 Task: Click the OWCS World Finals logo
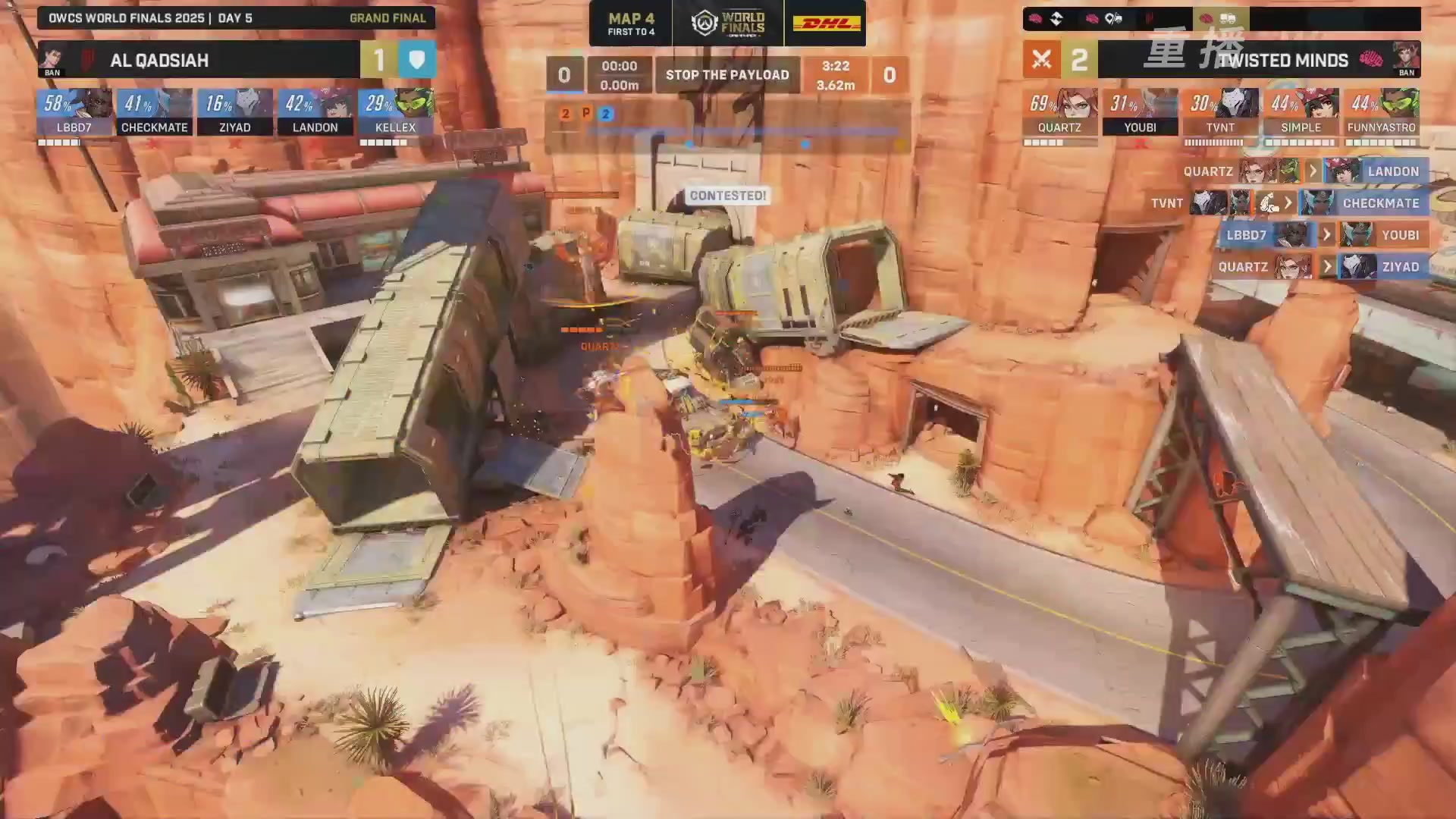728,24
